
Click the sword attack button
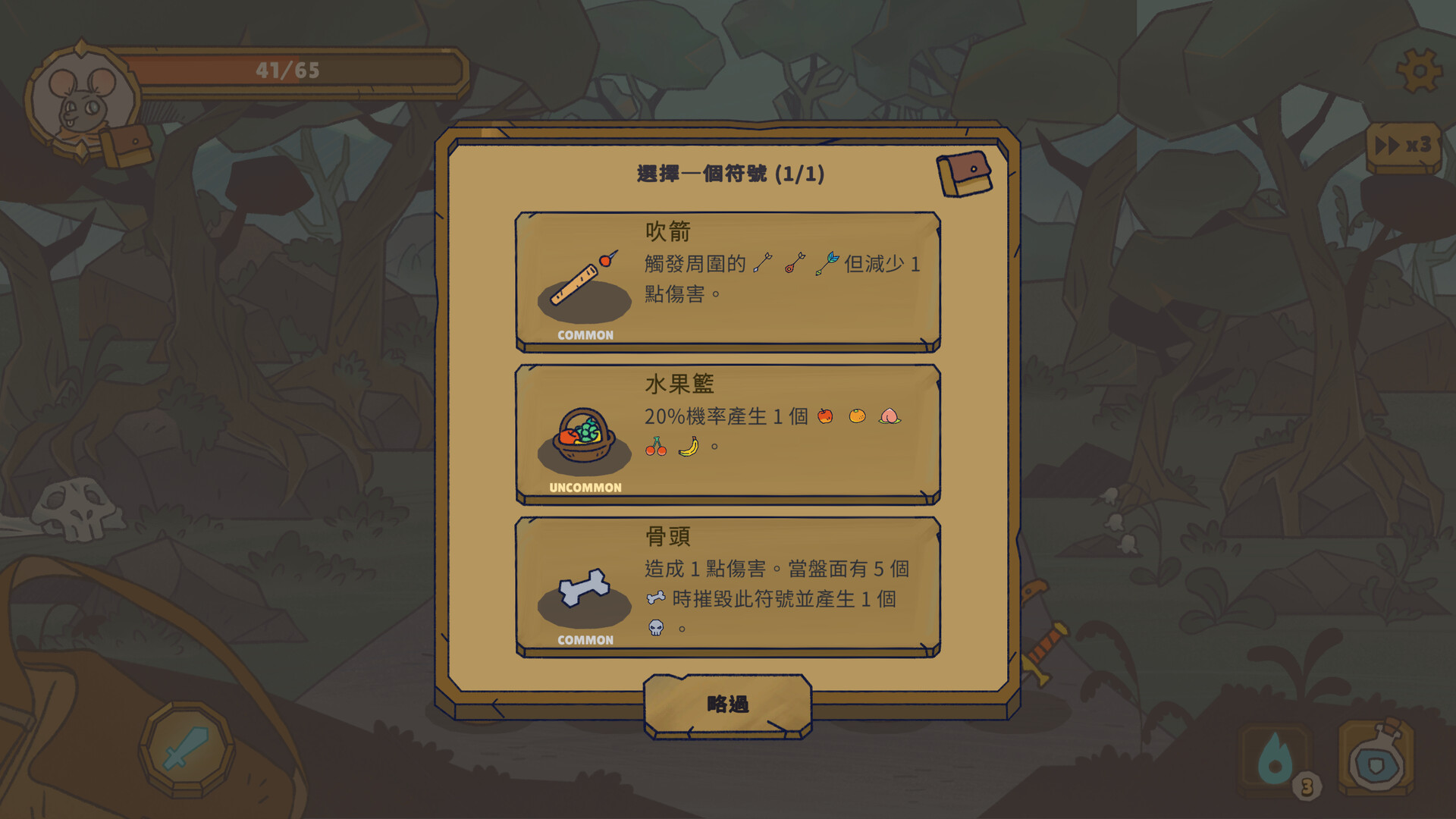pos(186,748)
